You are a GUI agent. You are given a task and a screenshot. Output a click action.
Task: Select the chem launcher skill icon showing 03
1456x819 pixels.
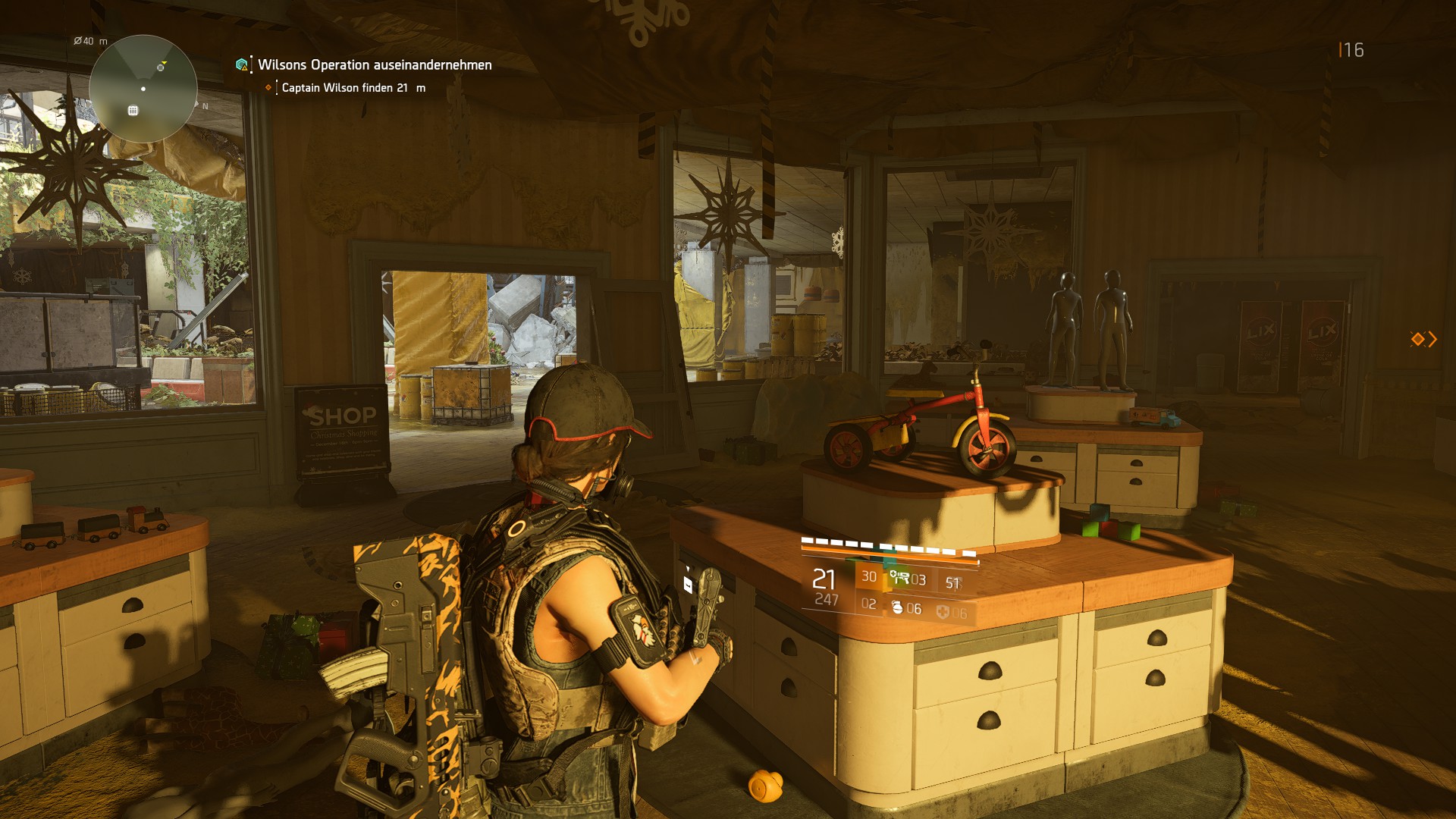900,578
